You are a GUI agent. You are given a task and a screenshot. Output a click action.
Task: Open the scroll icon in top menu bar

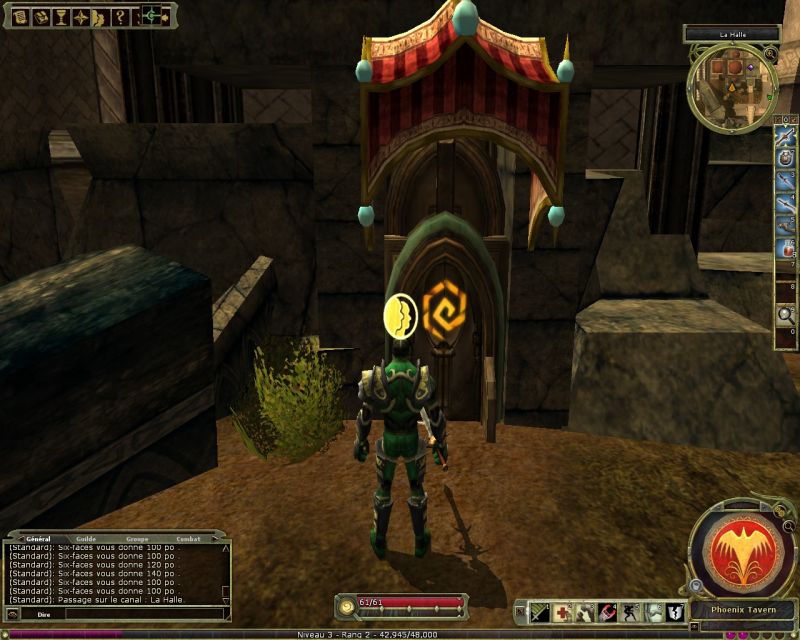(19, 16)
